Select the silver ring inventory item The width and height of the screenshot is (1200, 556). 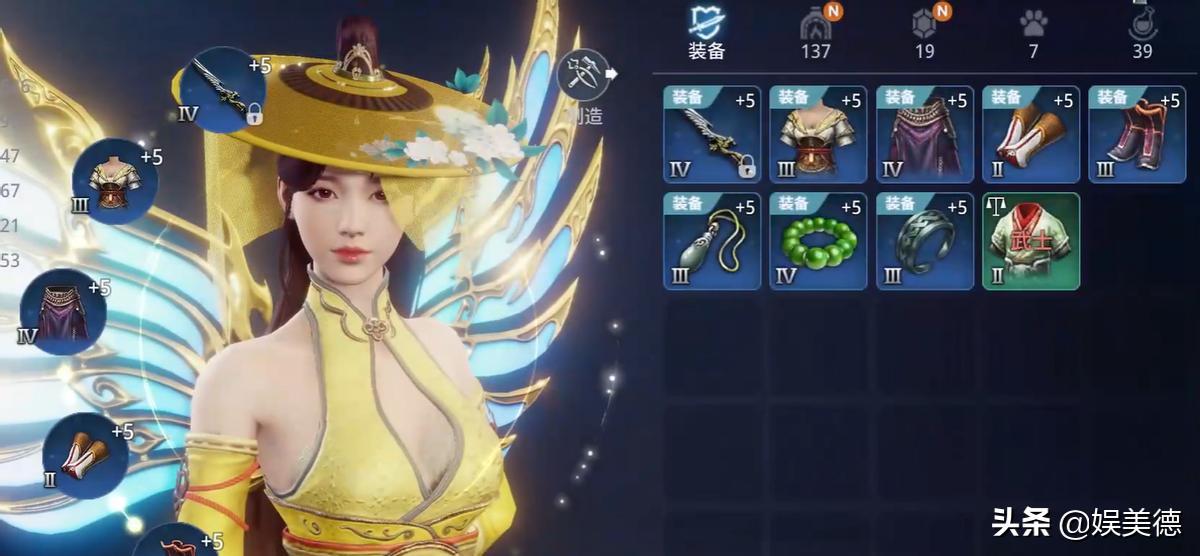click(x=925, y=241)
